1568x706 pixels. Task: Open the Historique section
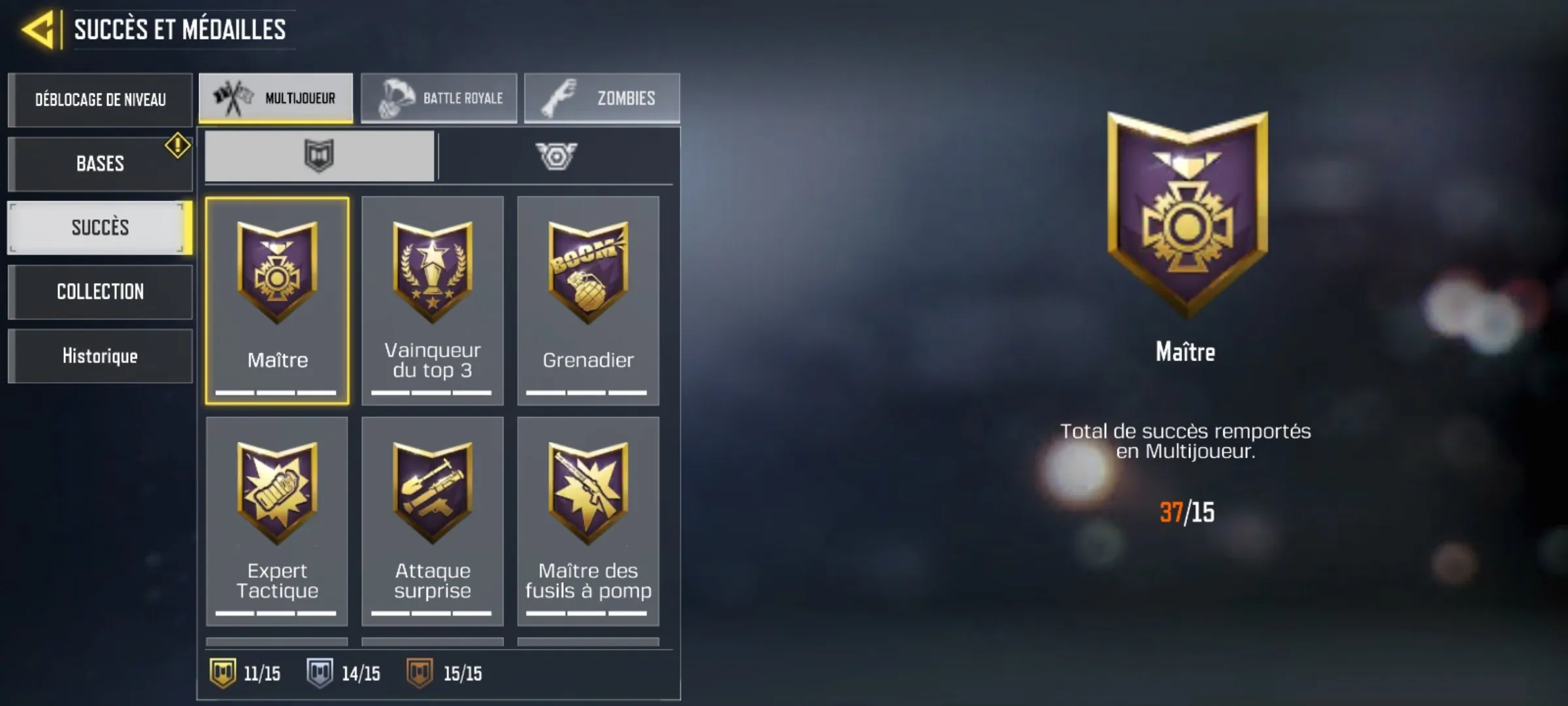[100, 356]
